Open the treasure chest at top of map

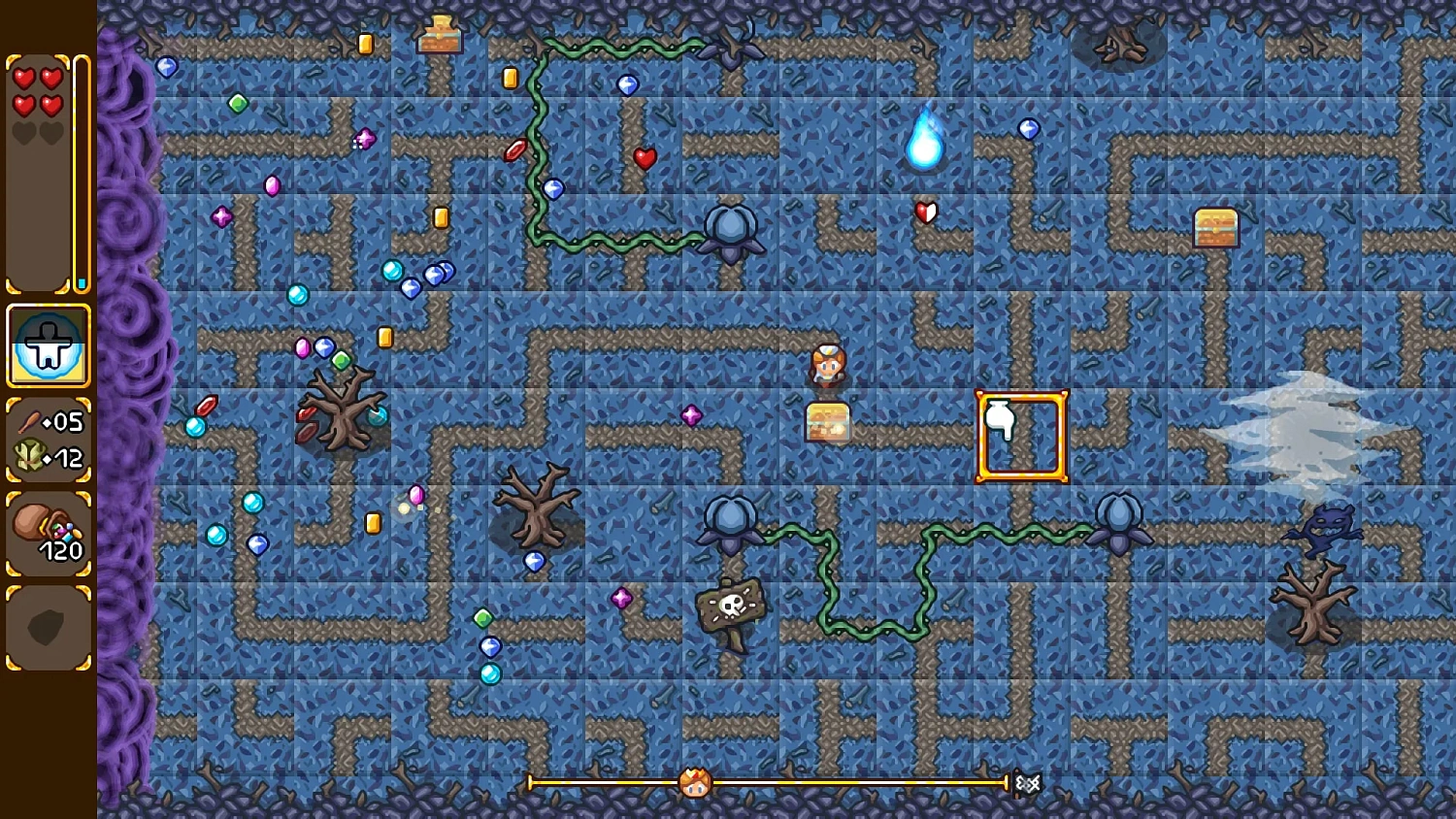tap(442, 34)
